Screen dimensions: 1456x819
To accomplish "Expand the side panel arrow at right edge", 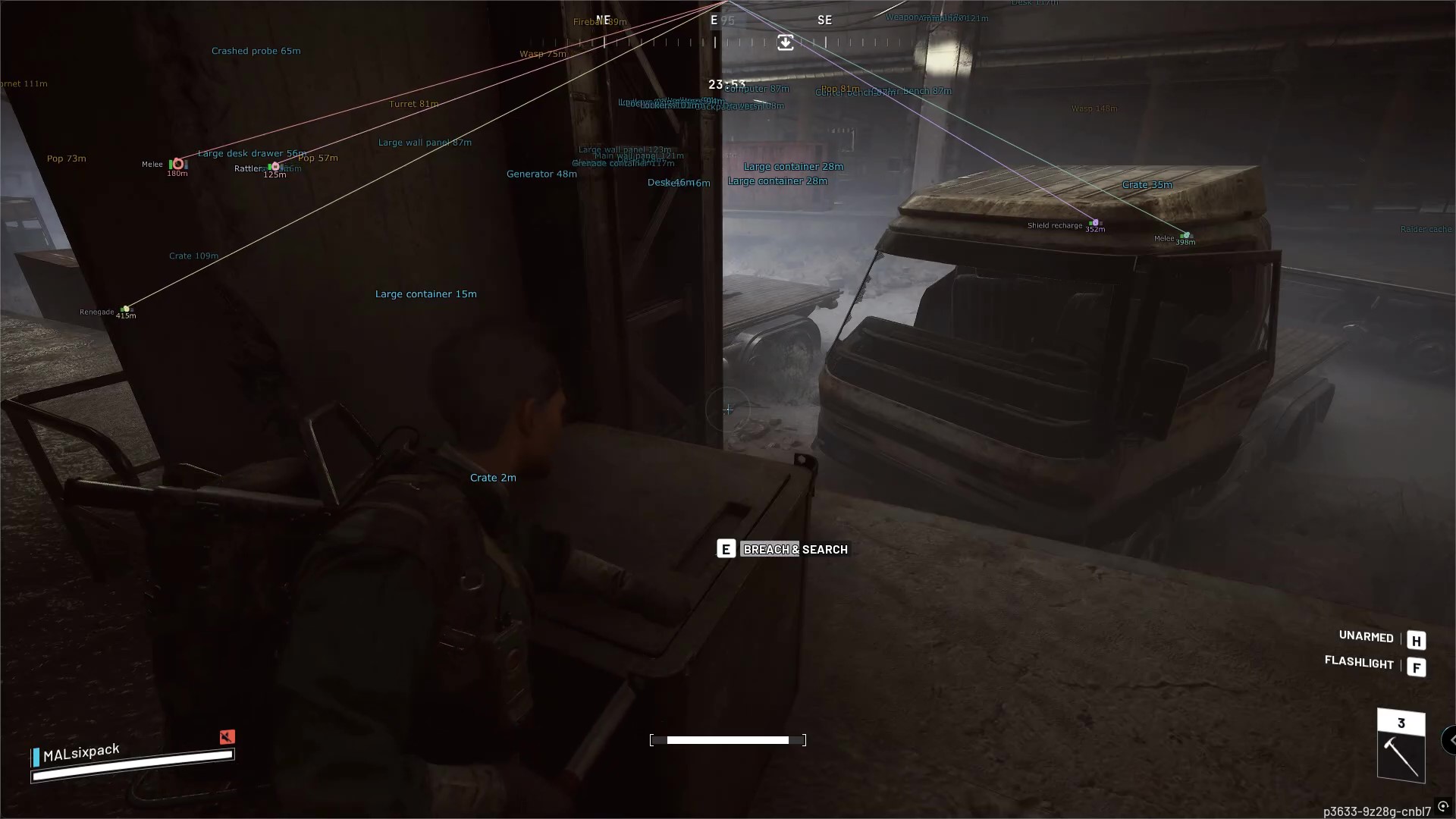I will (1450, 739).
